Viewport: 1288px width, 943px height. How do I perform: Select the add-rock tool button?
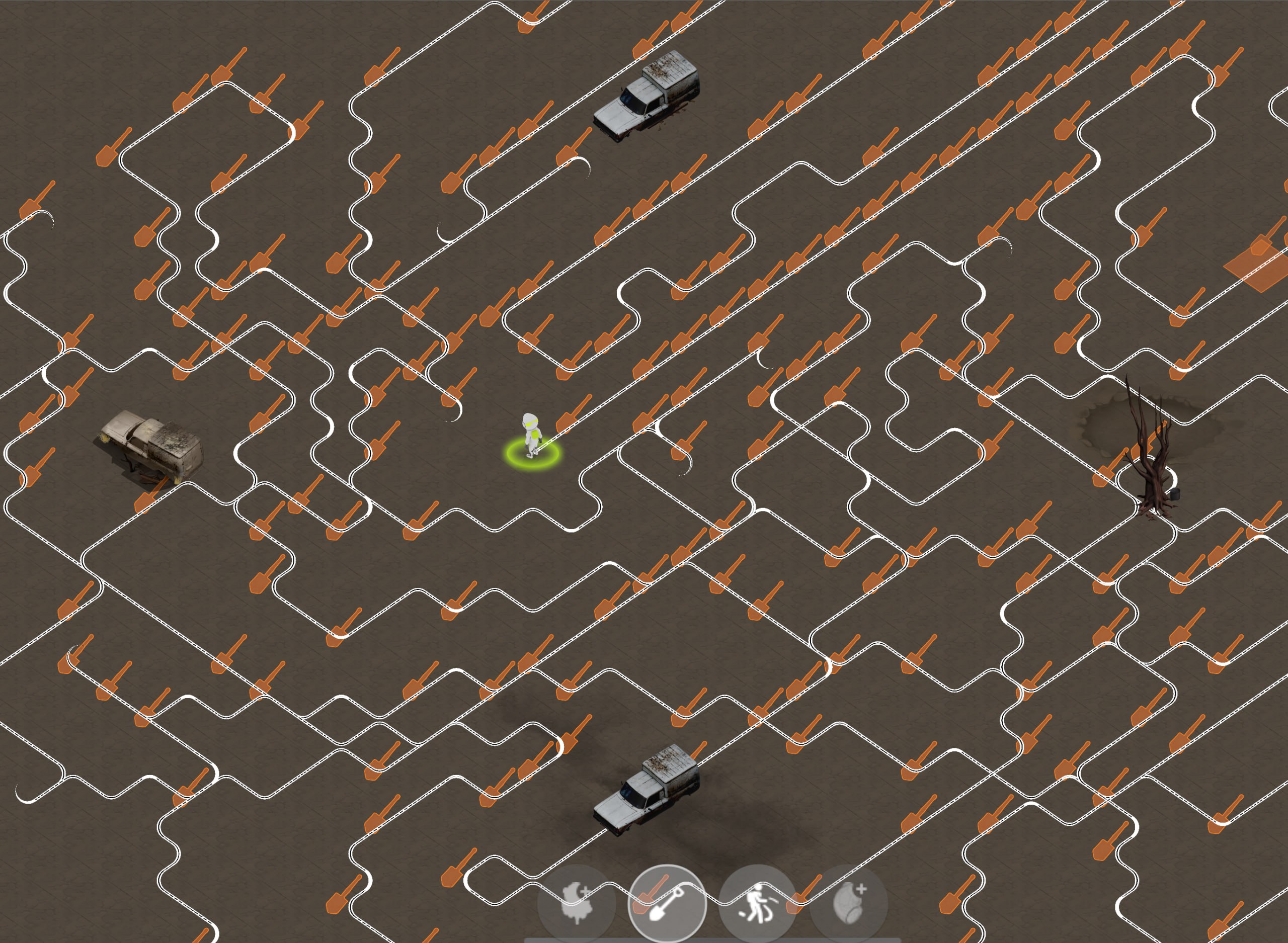coord(848,903)
